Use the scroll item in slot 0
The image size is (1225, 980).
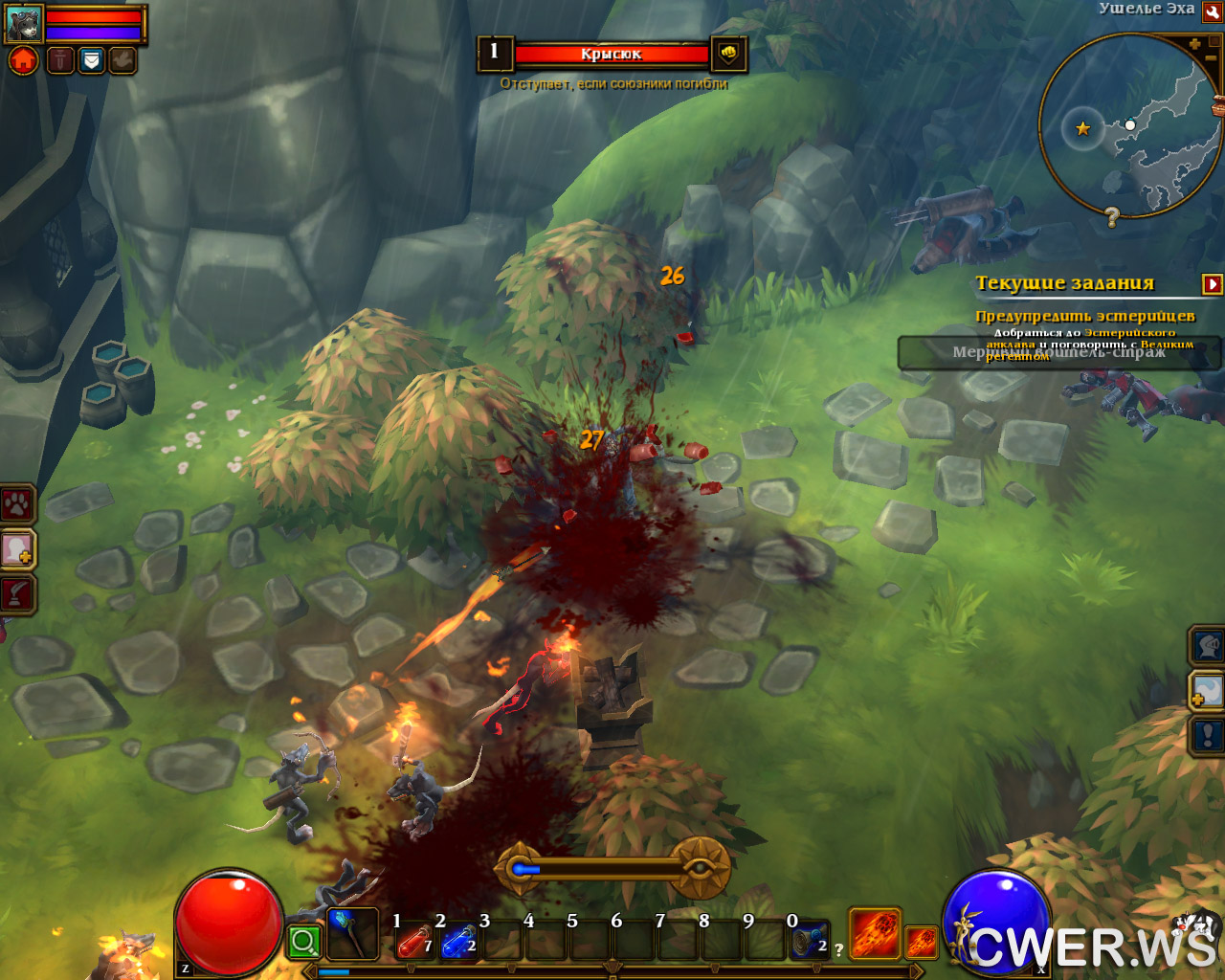point(810,941)
